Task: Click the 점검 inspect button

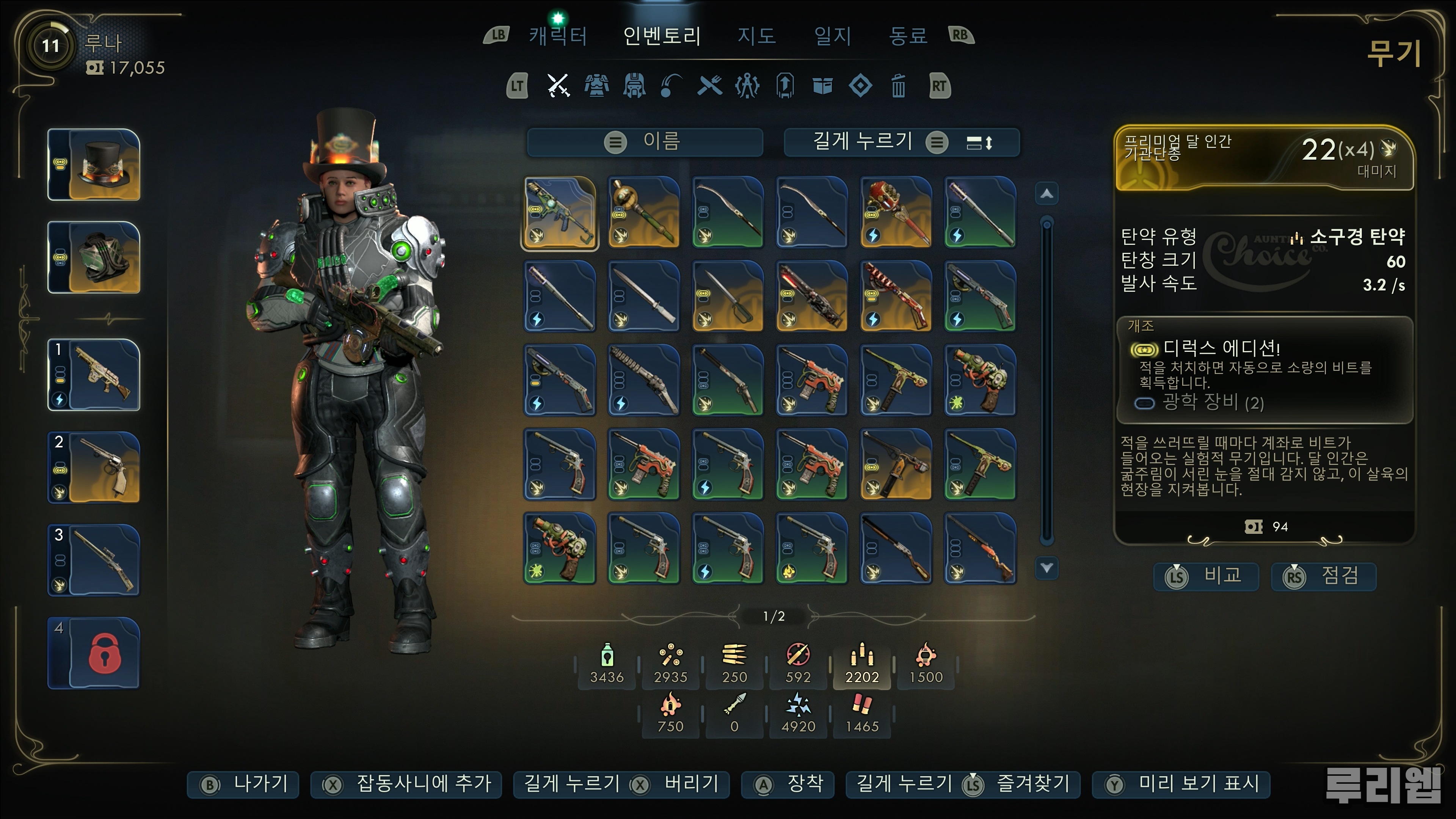Action: pyautogui.click(x=1323, y=576)
